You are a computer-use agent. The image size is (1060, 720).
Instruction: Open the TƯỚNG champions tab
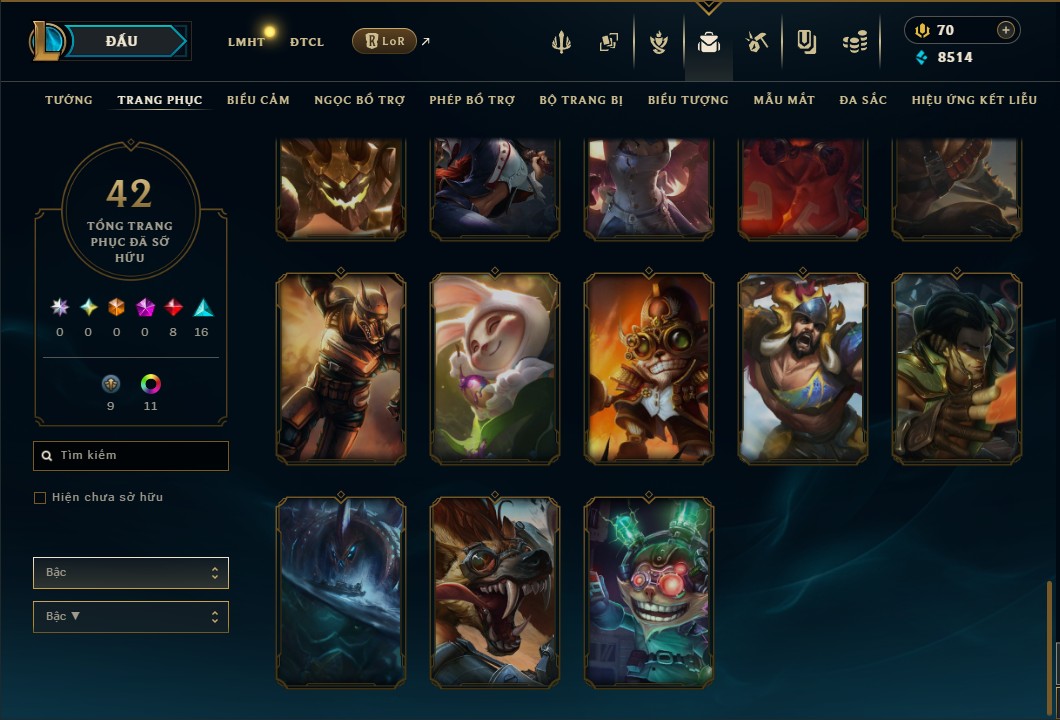(69, 100)
